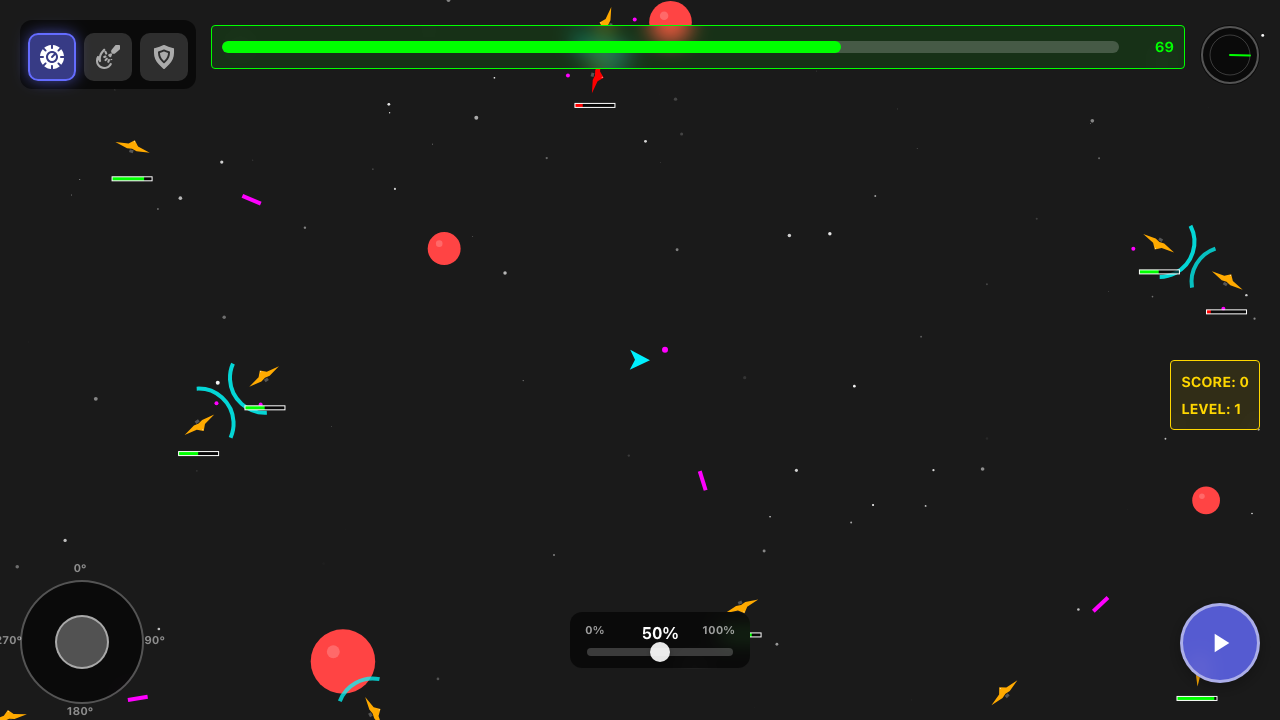Image resolution: width=1280 pixels, height=720 pixels.
Task: Click the LEVEL: 1 text in the score panel
Action: pyautogui.click(x=1210, y=408)
